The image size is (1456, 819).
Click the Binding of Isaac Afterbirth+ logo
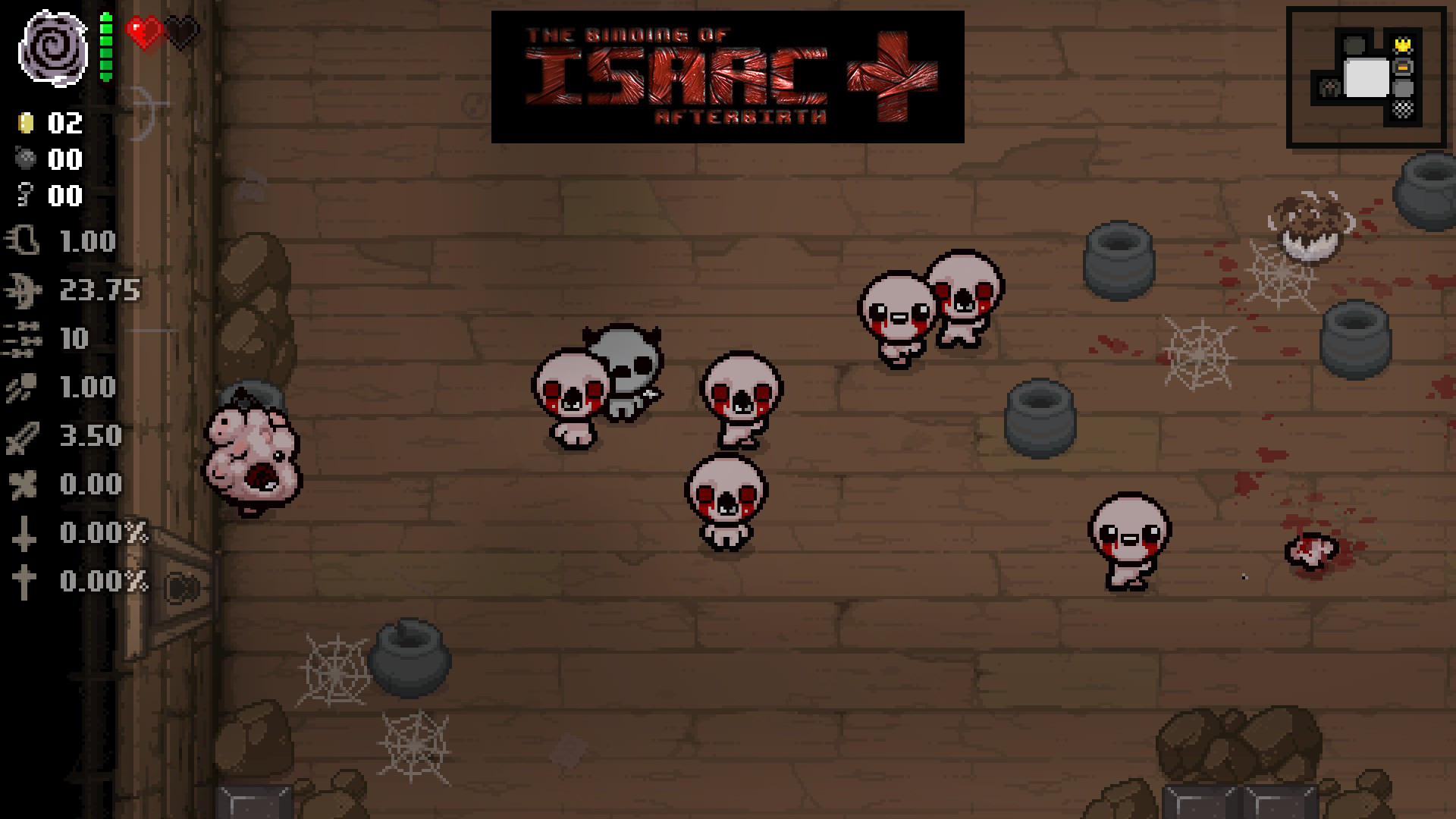727,77
